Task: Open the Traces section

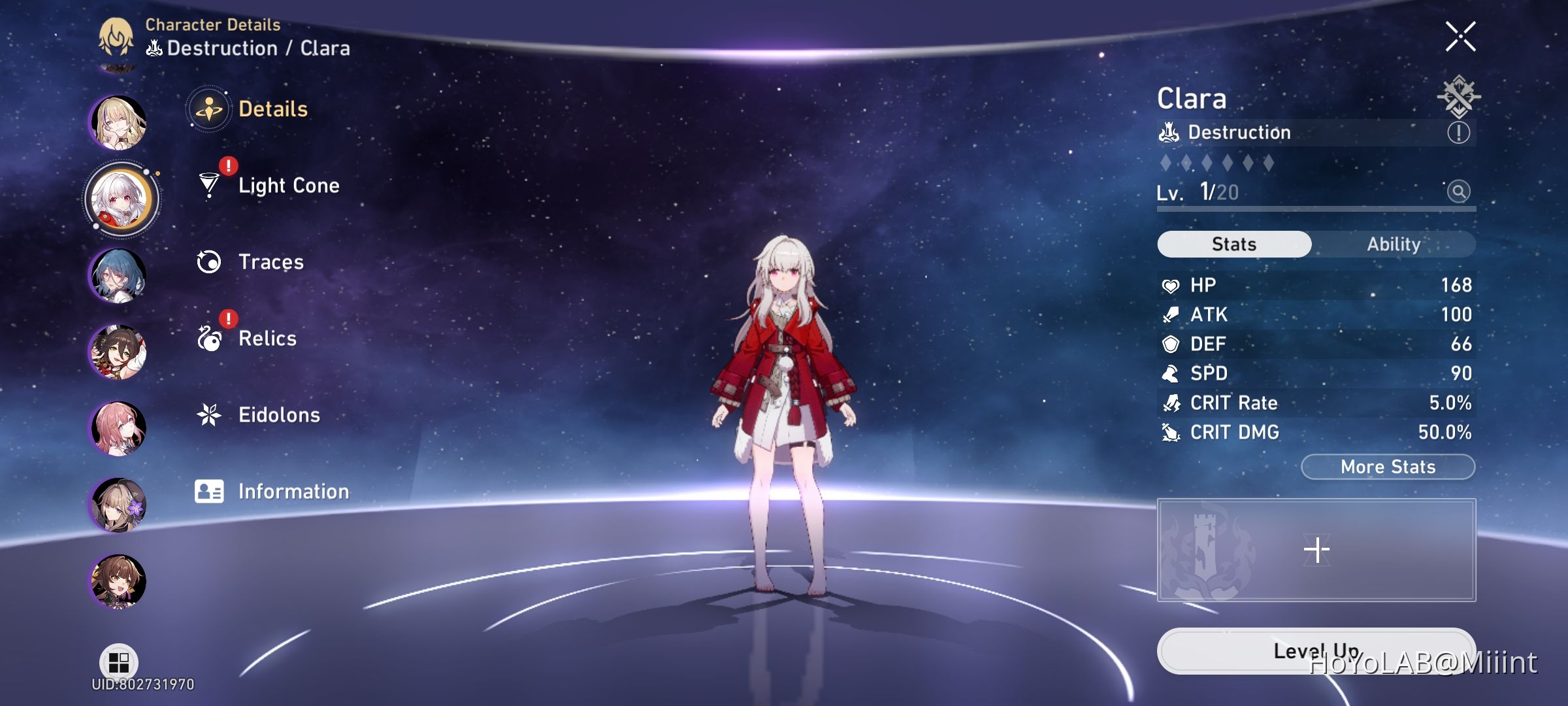Action: pos(270,261)
